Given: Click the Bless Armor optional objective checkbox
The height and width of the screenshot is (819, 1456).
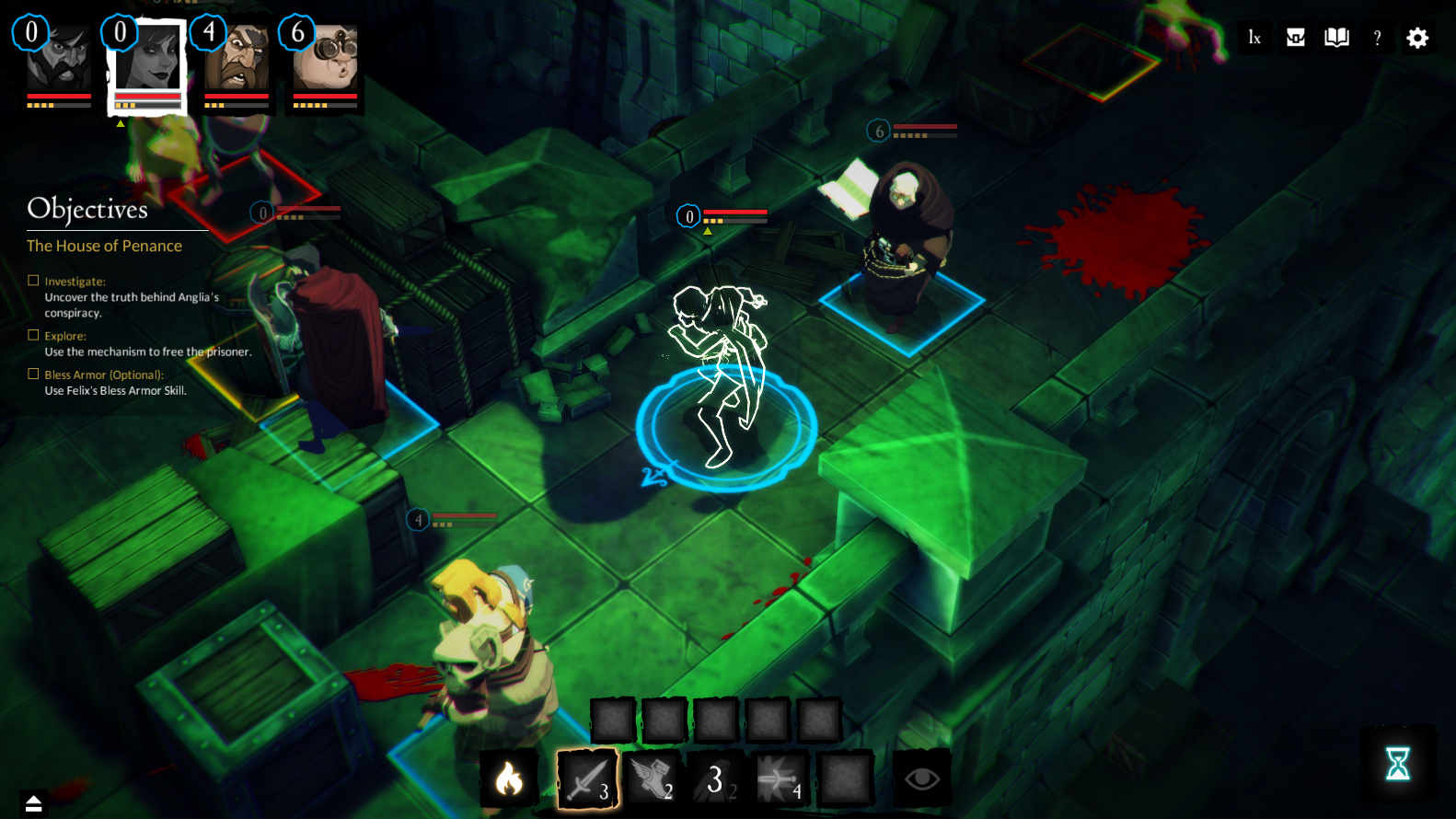Looking at the screenshot, I should pos(33,375).
